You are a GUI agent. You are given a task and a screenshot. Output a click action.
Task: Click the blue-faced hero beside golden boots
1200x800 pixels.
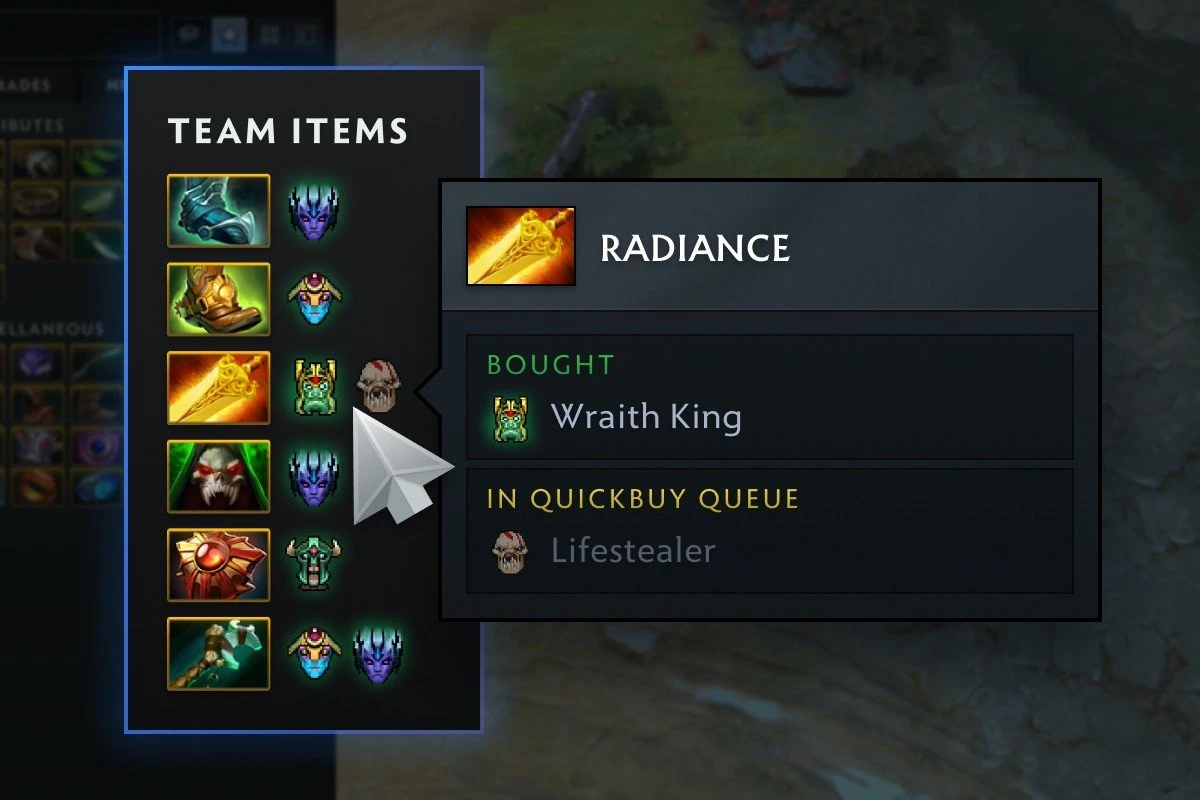(315, 299)
